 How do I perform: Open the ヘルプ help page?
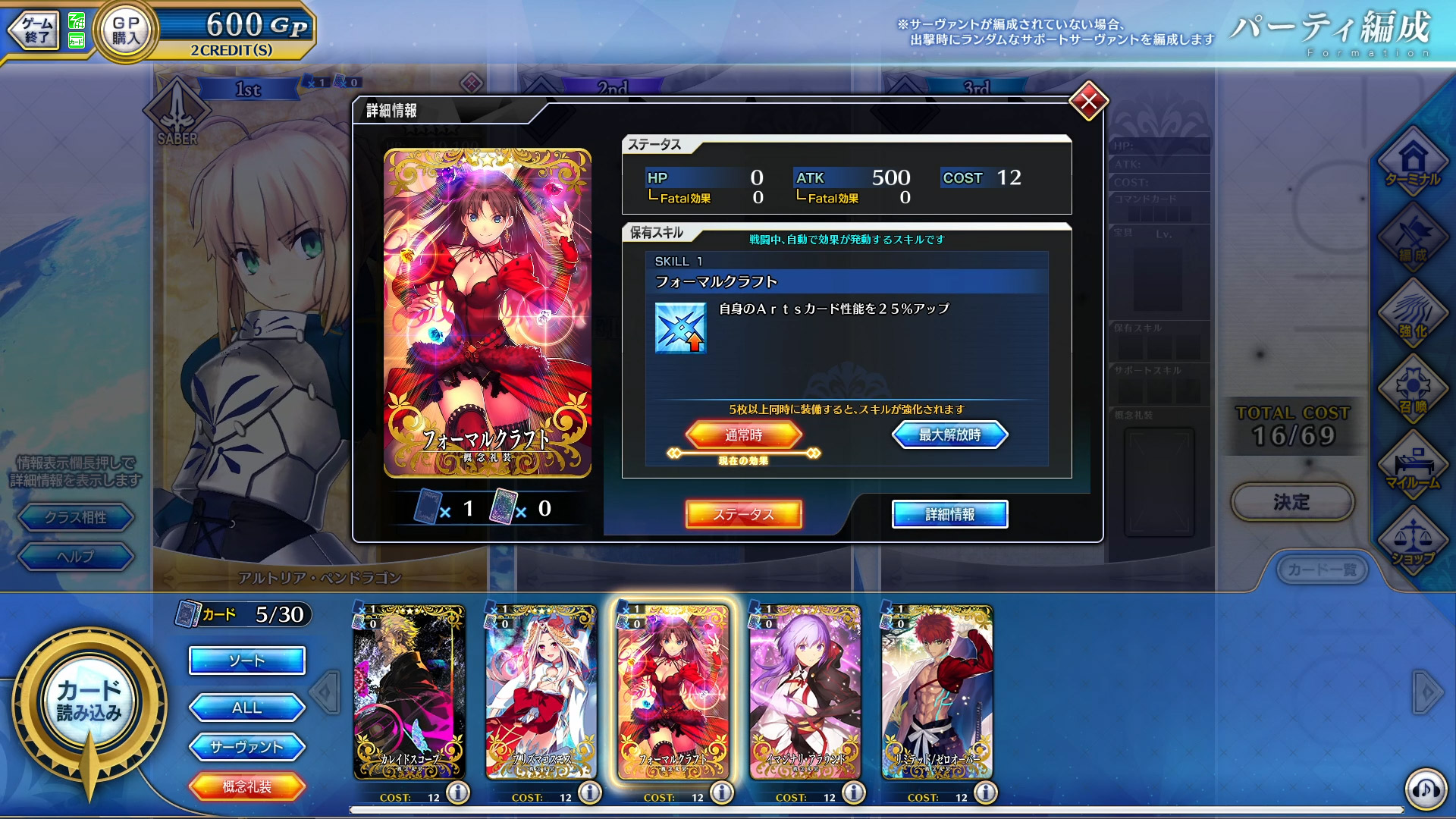click(76, 557)
